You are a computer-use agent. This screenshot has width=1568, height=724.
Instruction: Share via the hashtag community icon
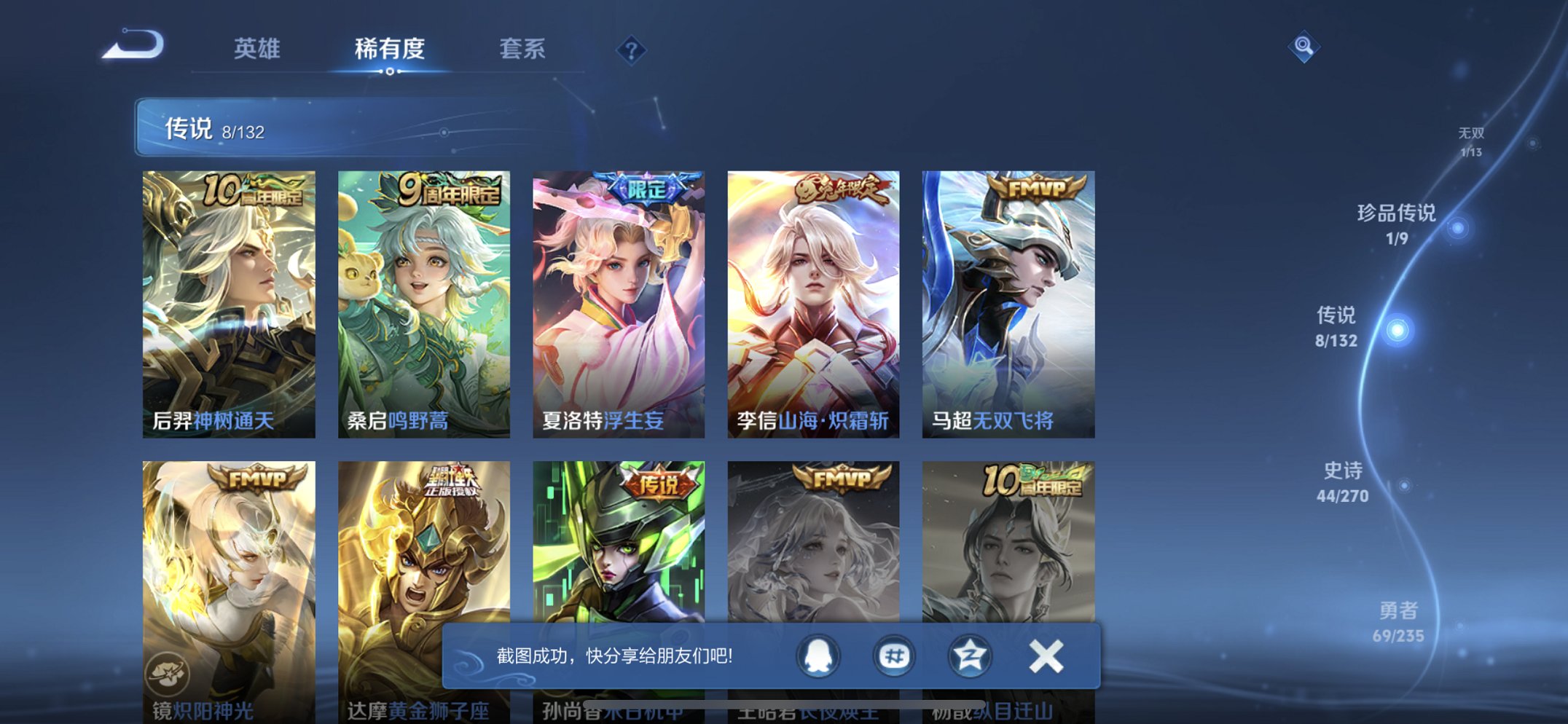tap(893, 655)
